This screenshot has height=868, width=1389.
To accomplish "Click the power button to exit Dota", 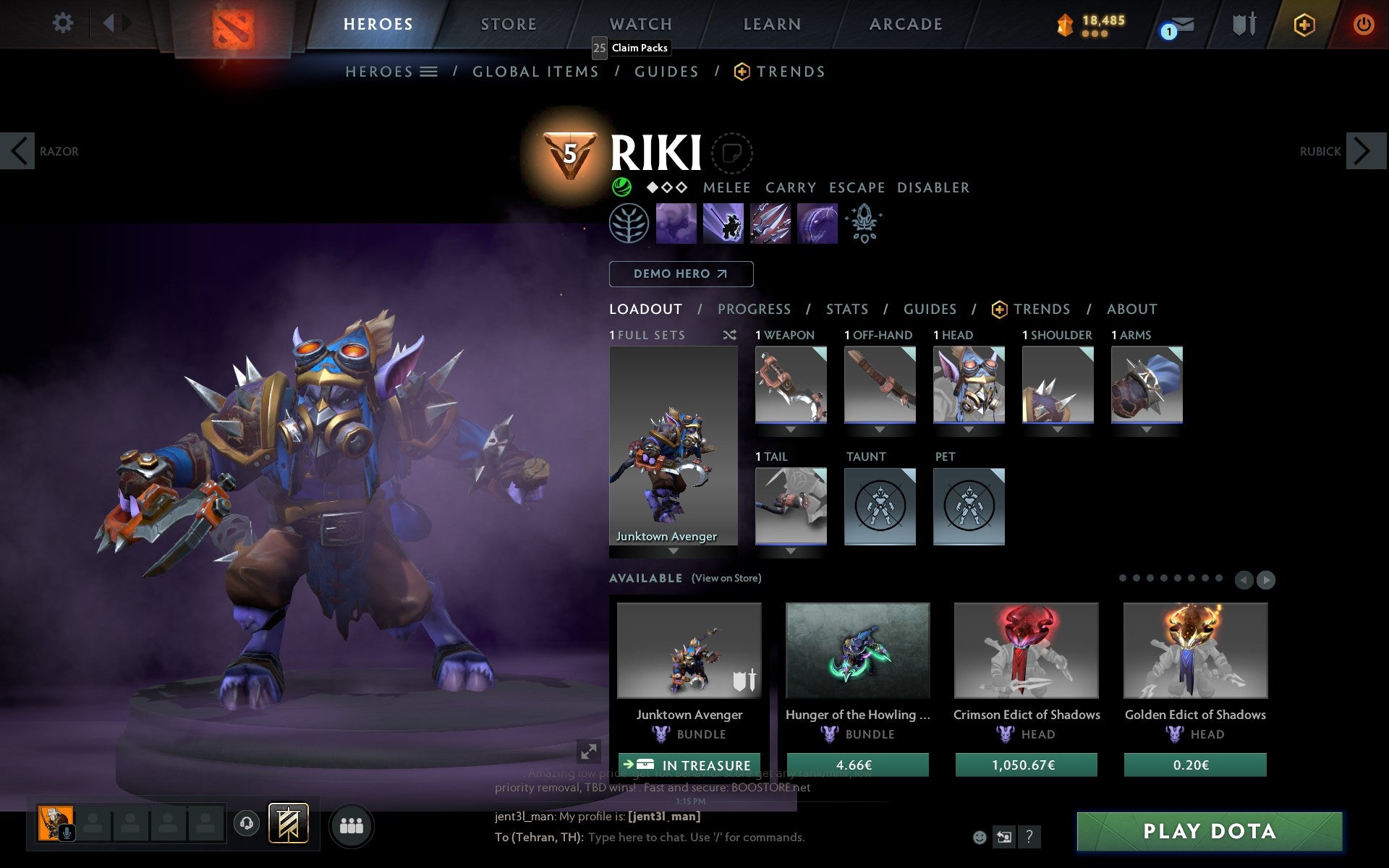I will click(1362, 23).
